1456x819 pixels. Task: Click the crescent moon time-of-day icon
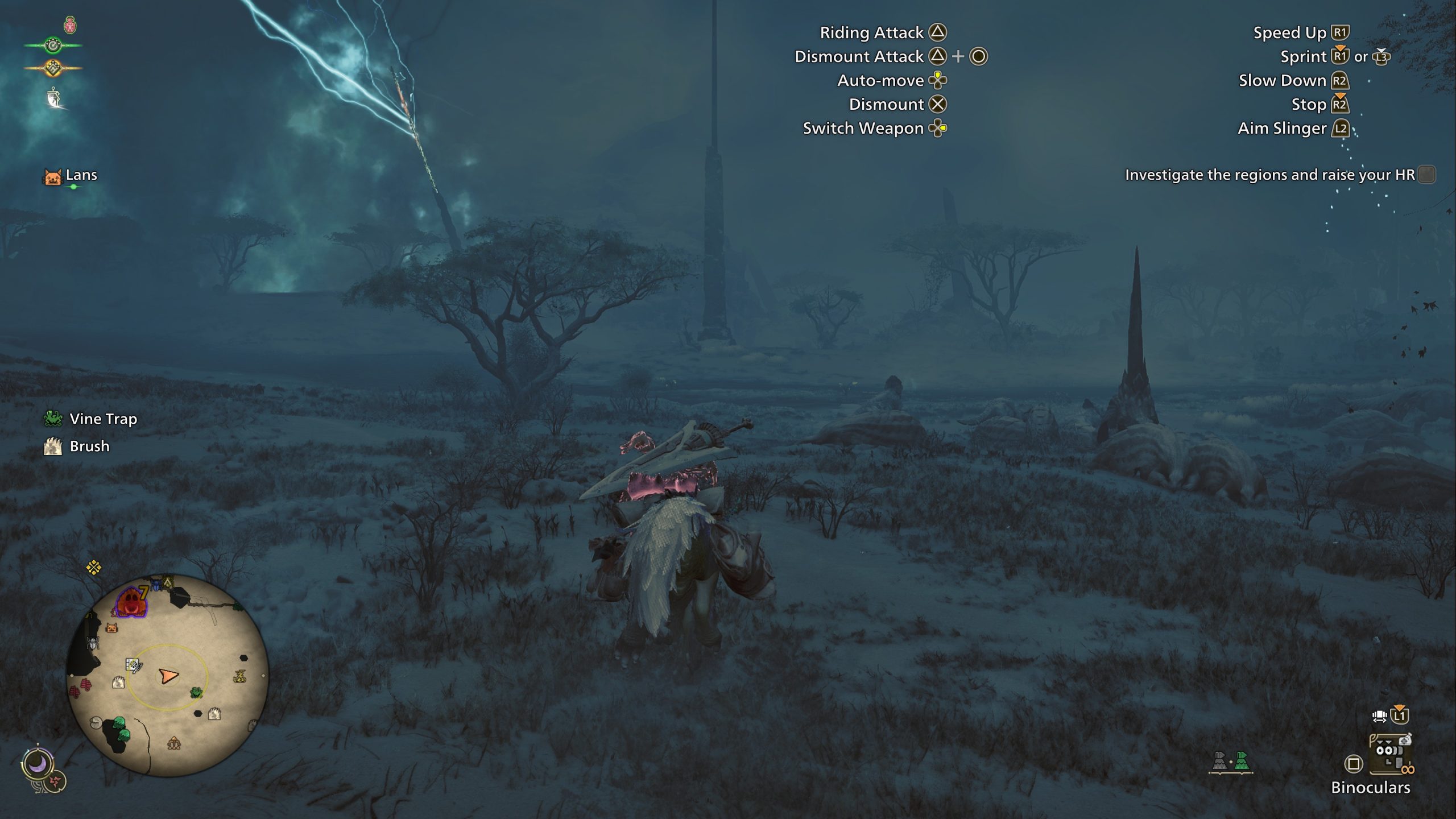click(38, 764)
